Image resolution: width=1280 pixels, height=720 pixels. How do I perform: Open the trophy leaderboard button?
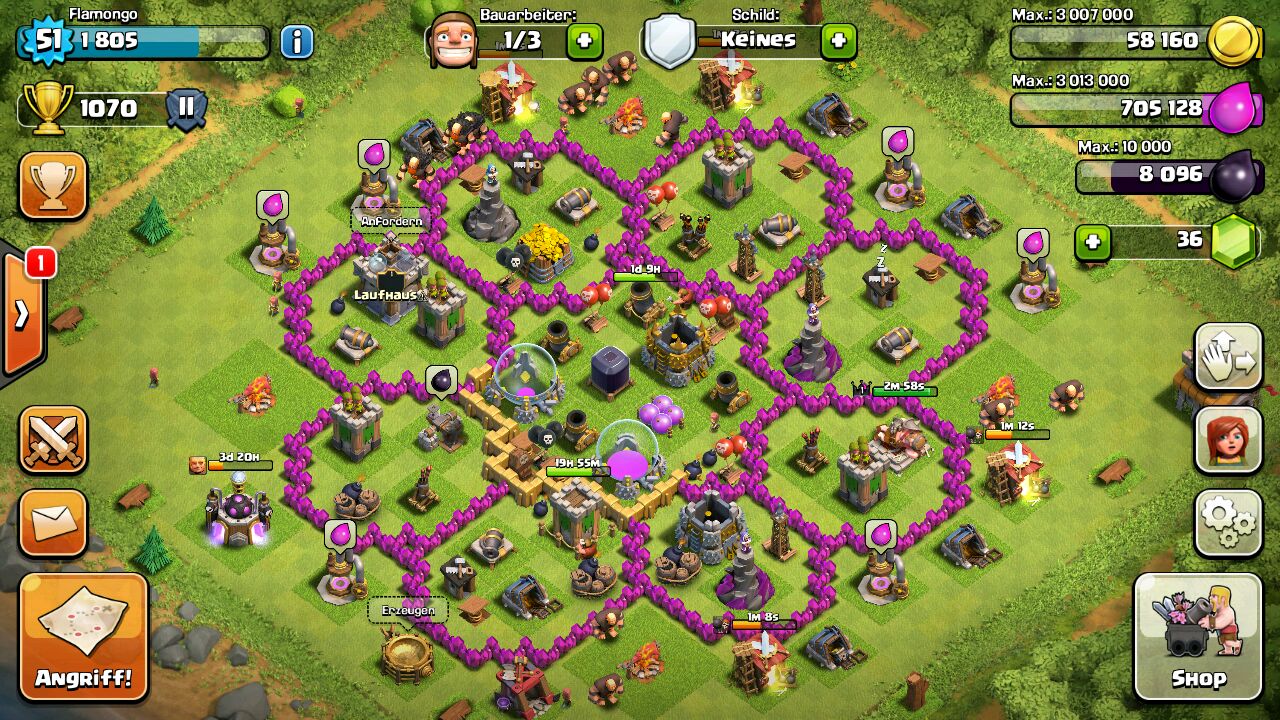(x=53, y=185)
